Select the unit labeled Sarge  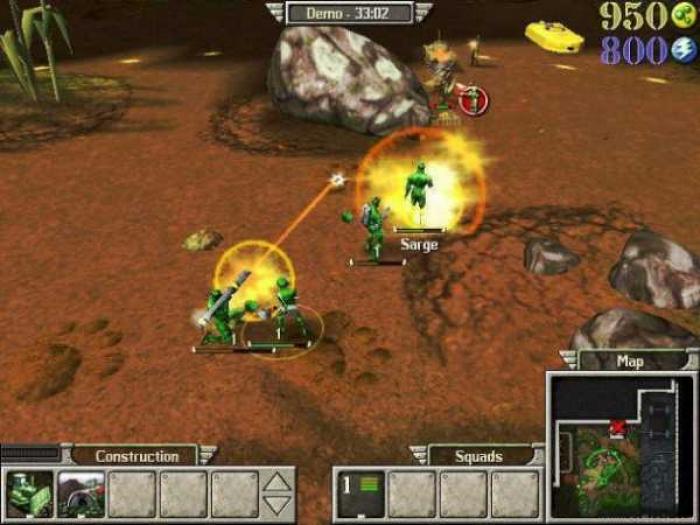click(419, 192)
